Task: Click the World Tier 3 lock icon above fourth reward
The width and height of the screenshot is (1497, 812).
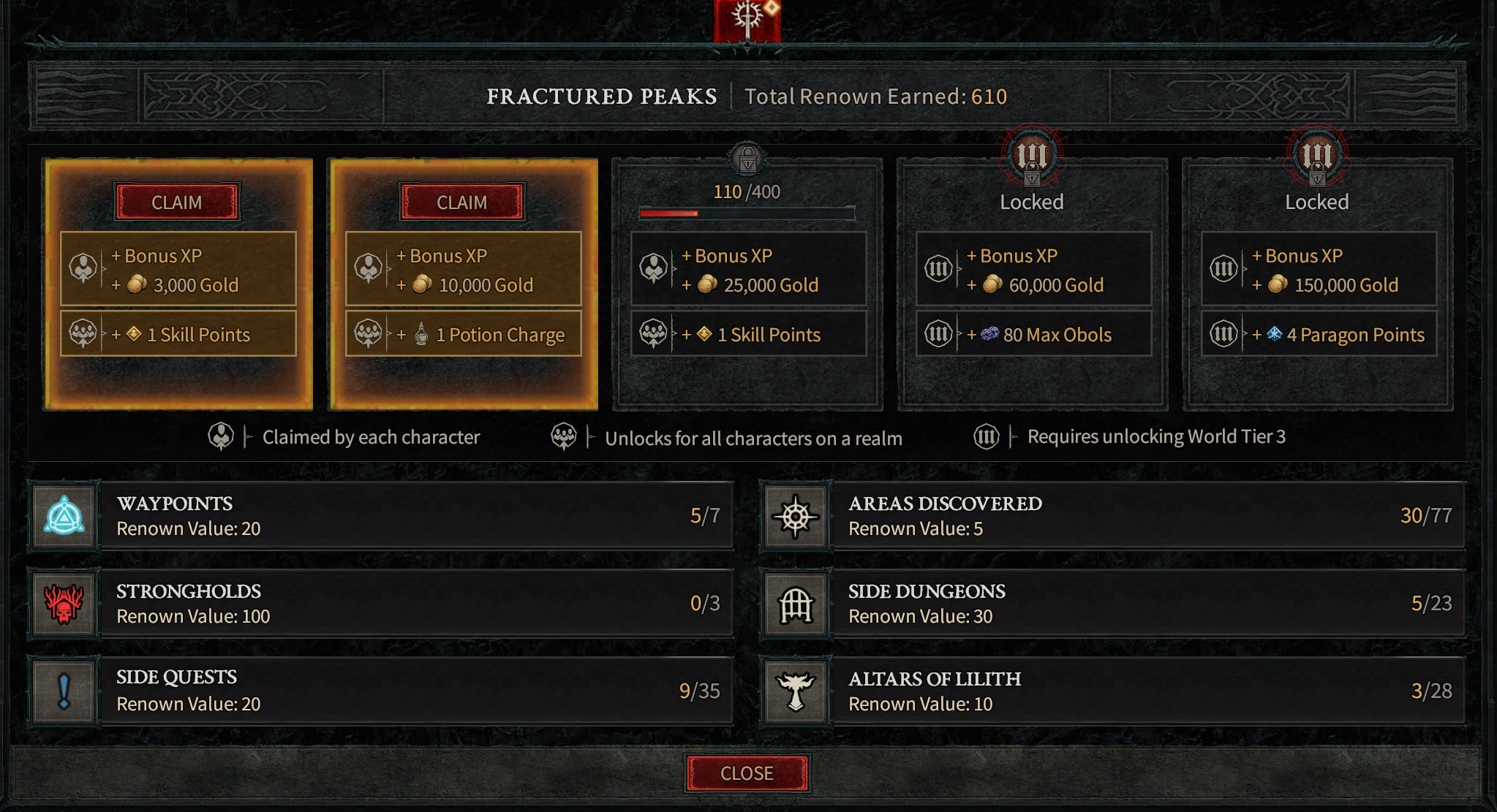Action: pos(1031,157)
